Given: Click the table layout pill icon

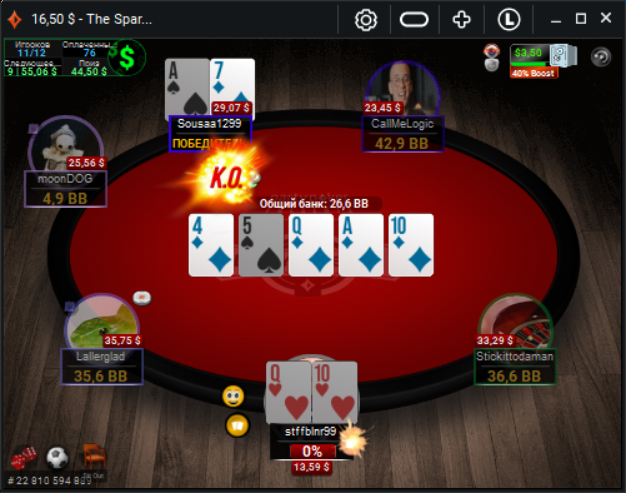Looking at the screenshot, I should coord(414,19).
